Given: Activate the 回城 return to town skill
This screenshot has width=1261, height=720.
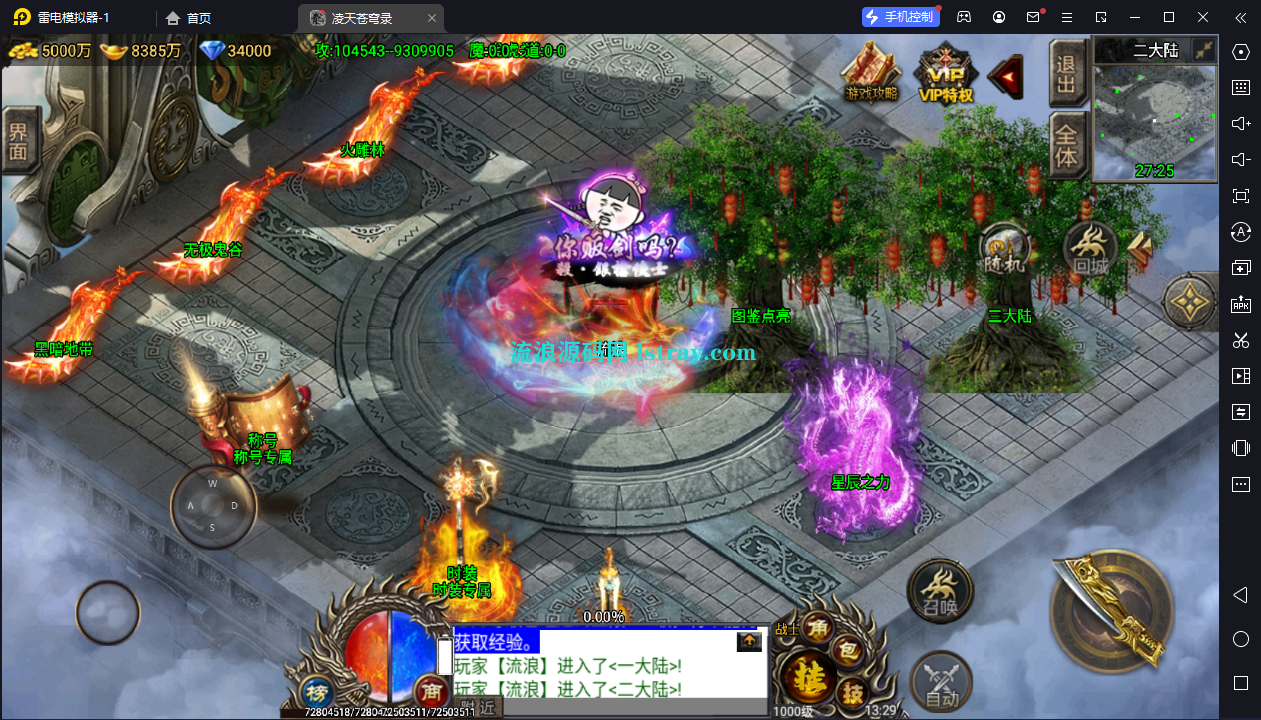Looking at the screenshot, I should tap(1089, 248).
